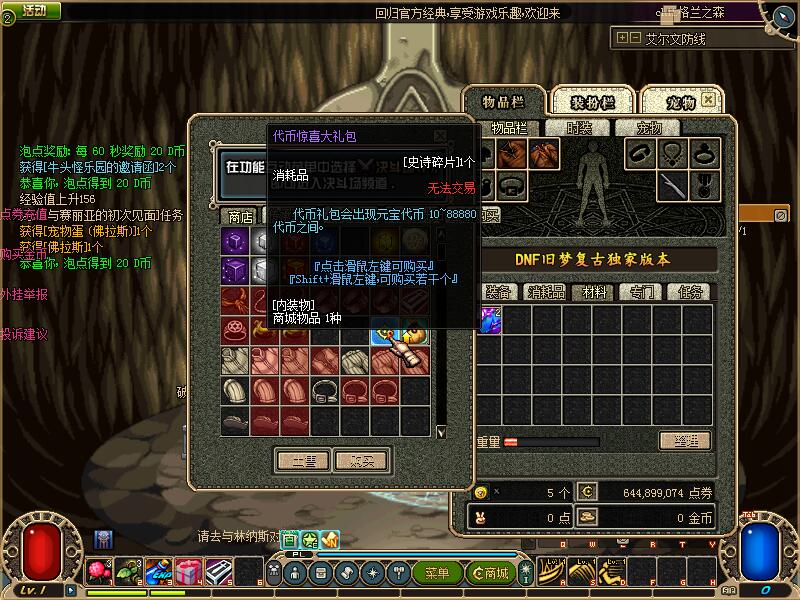Show the 消耗品 inventory category

(546, 292)
